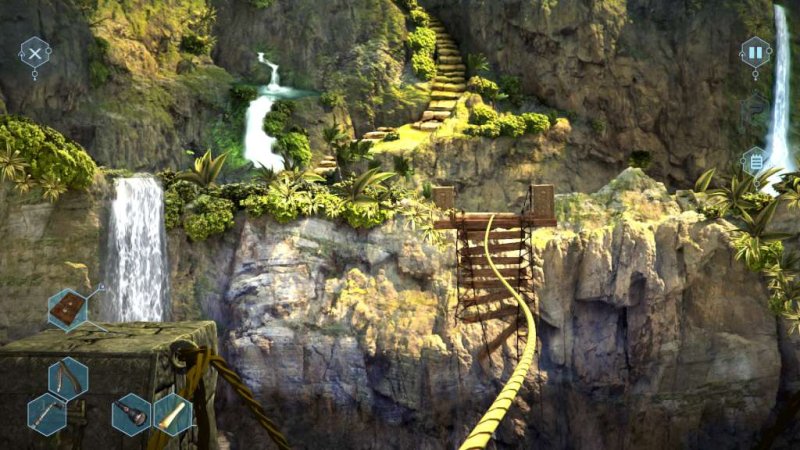
Task: Open the notepad journal icon
Action: [x=755, y=160]
